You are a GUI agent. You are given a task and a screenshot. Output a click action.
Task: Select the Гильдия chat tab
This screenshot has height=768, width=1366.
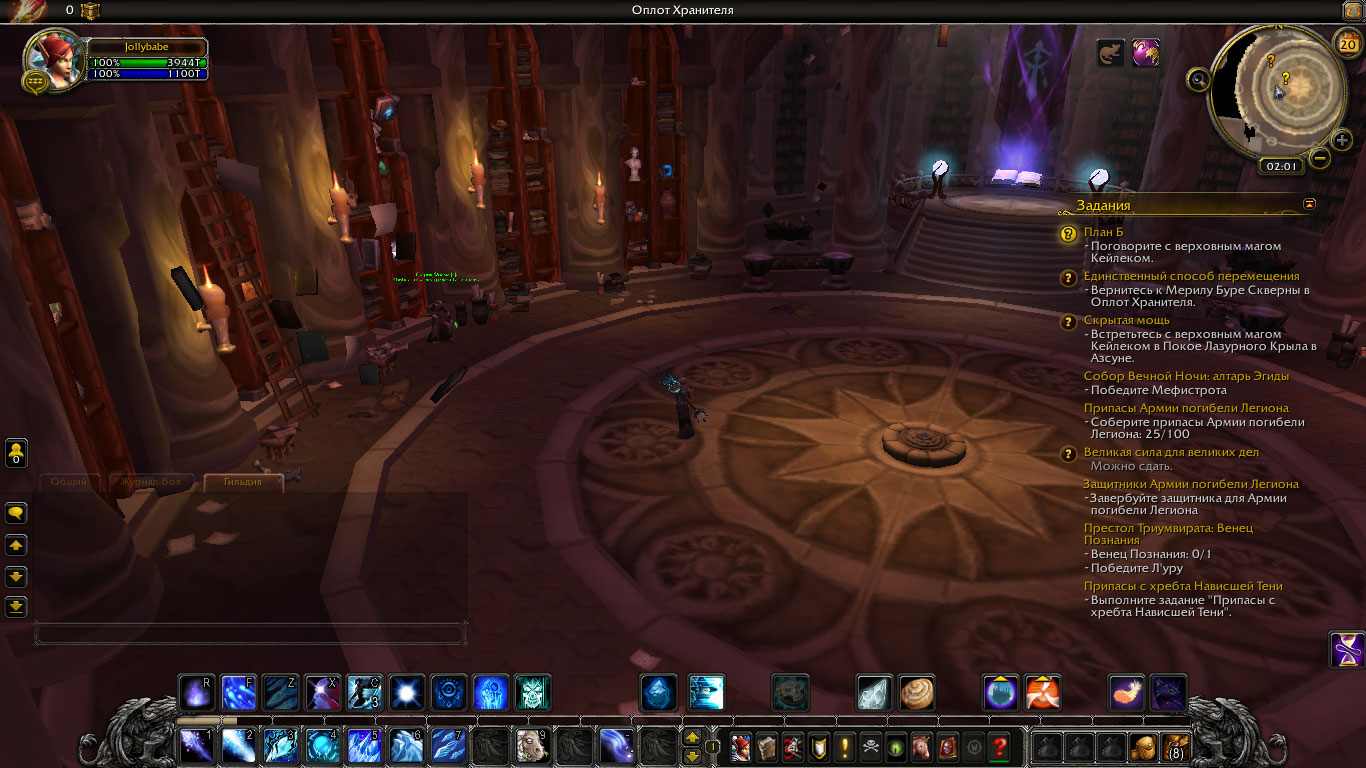tap(243, 482)
